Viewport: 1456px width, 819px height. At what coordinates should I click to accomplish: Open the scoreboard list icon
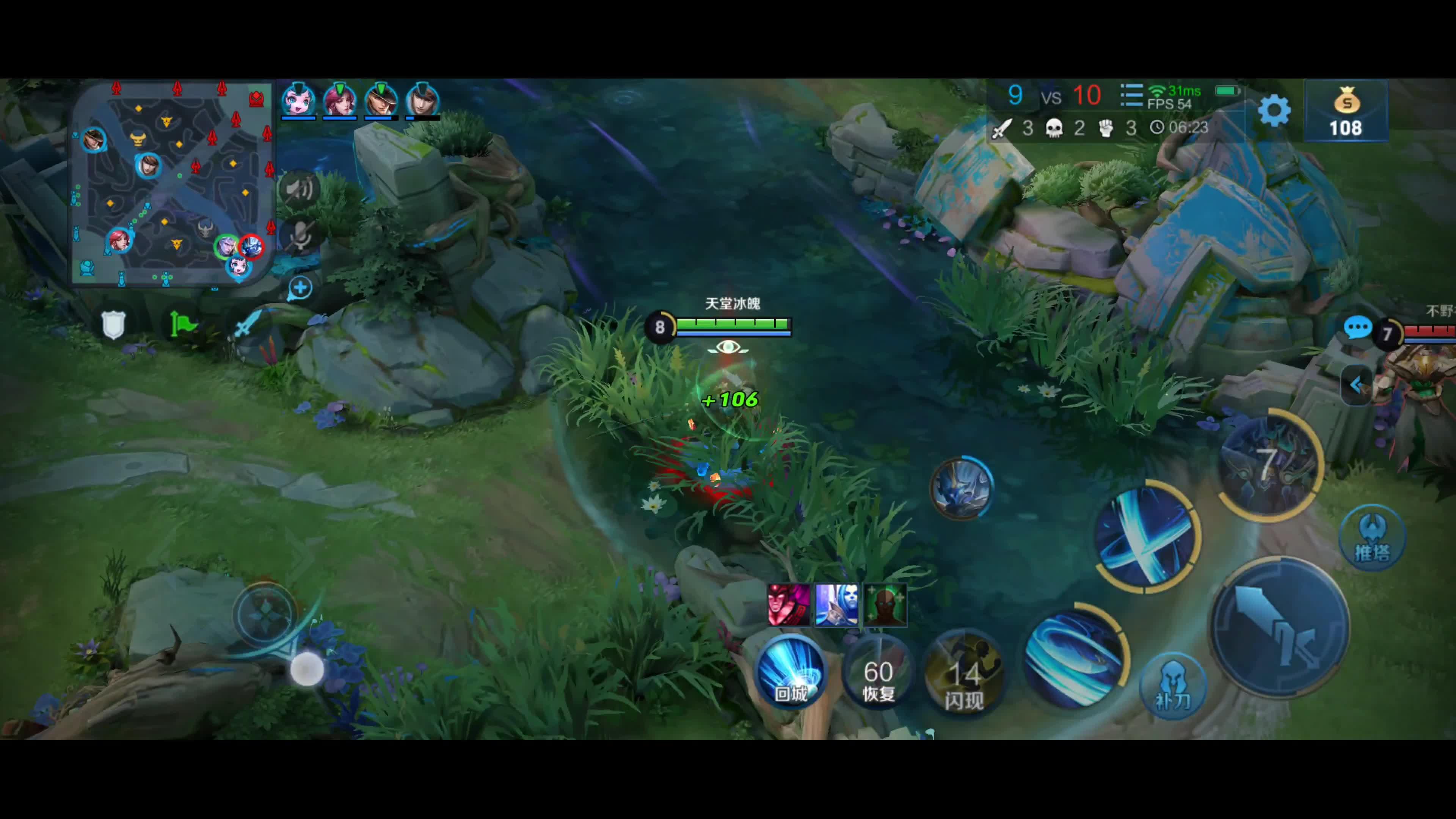[1131, 96]
